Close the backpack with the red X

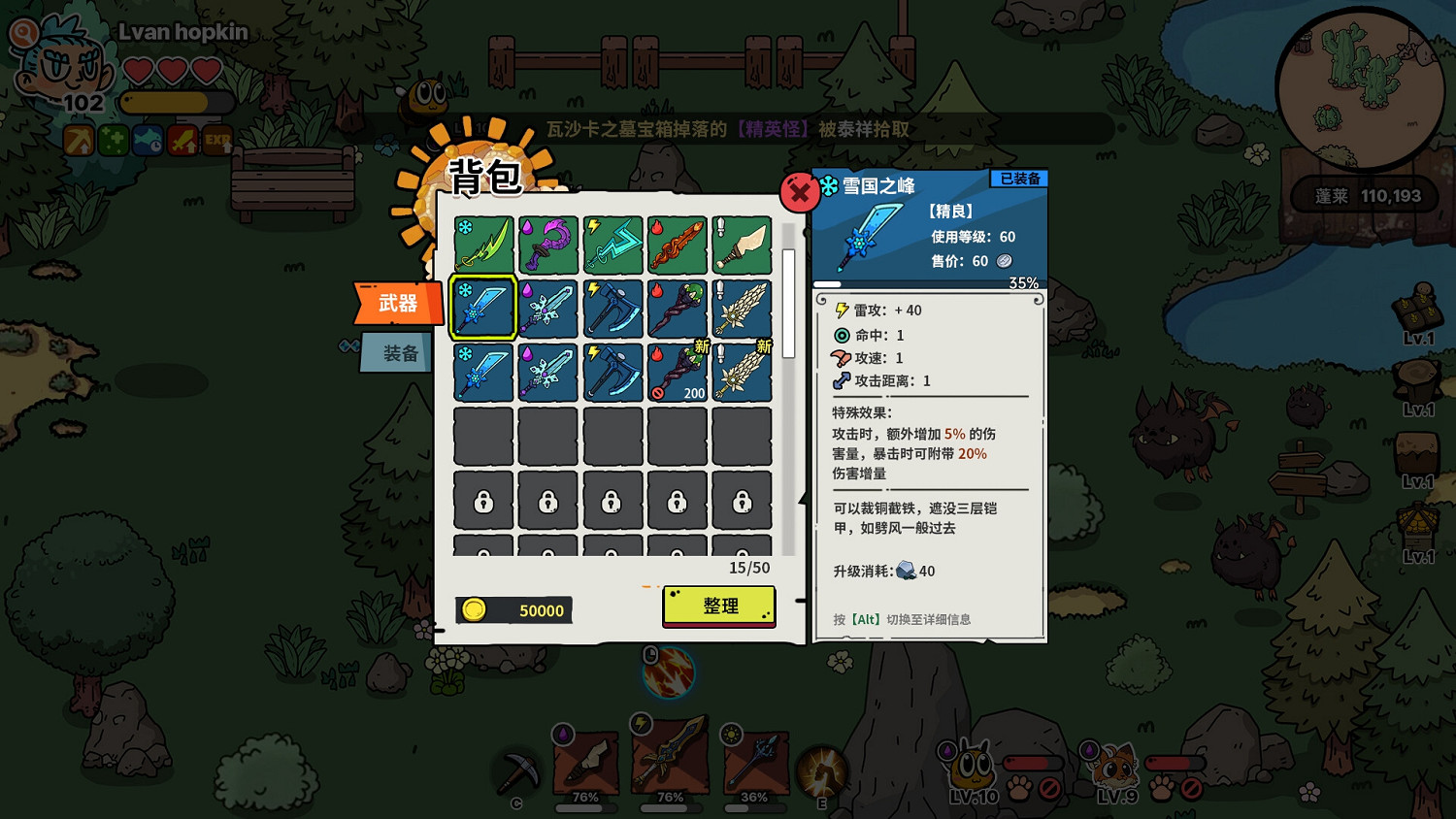click(799, 192)
